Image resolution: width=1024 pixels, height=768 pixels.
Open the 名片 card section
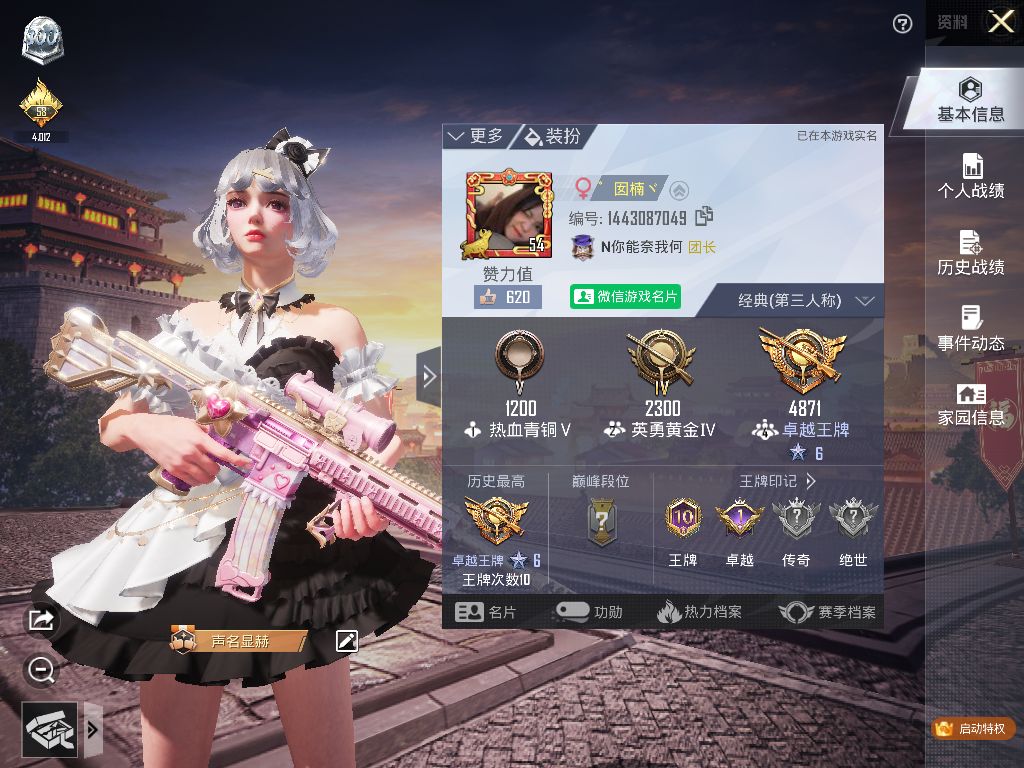pyautogui.click(x=487, y=612)
